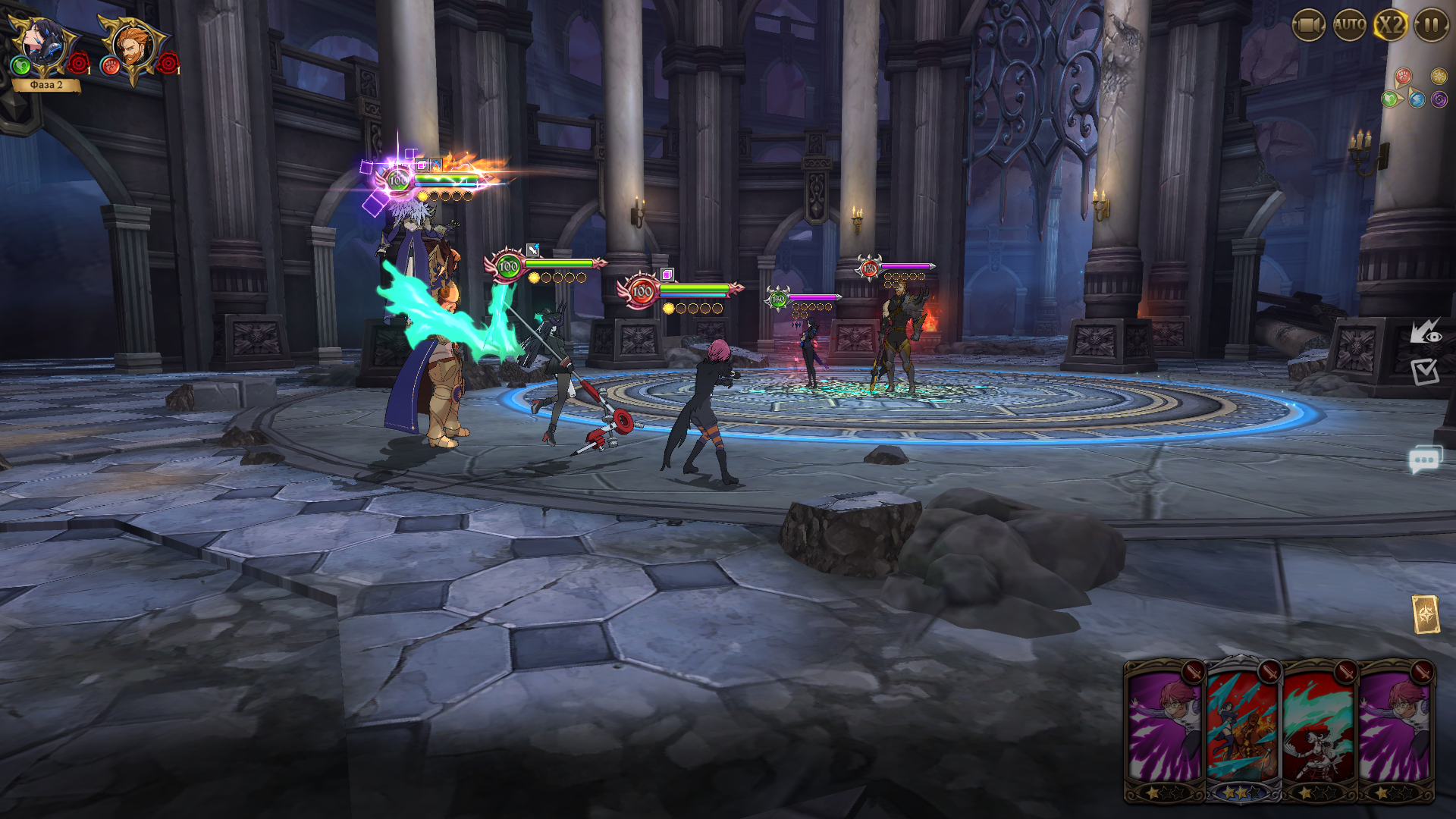The height and width of the screenshot is (819, 1456).
Task: Toggle the X2 battle speed
Action: pos(1391,26)
